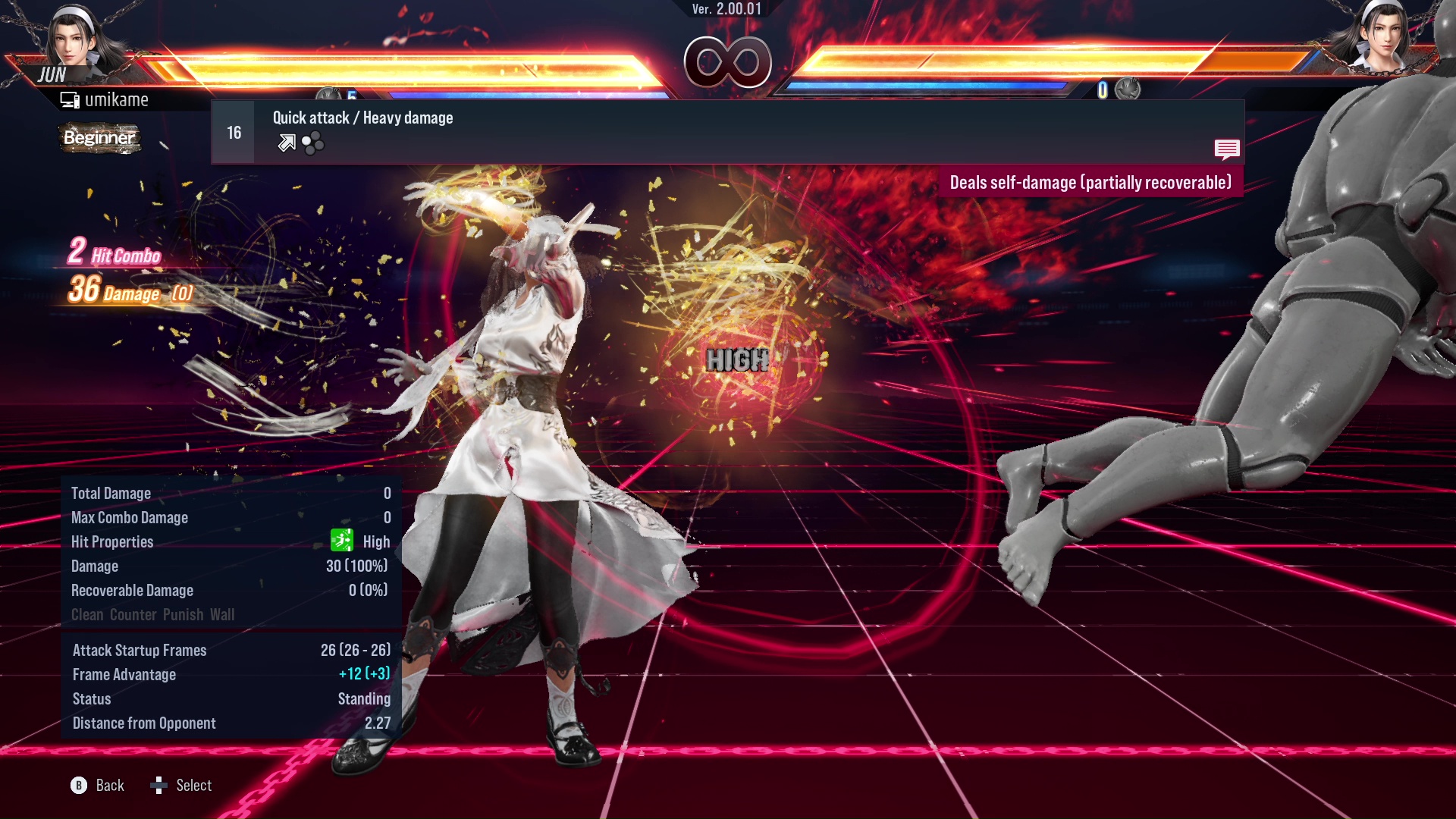Viewport: 1456px width, 819px height.
Task: Expand move entry 16 details
Action: pos(233,131)
